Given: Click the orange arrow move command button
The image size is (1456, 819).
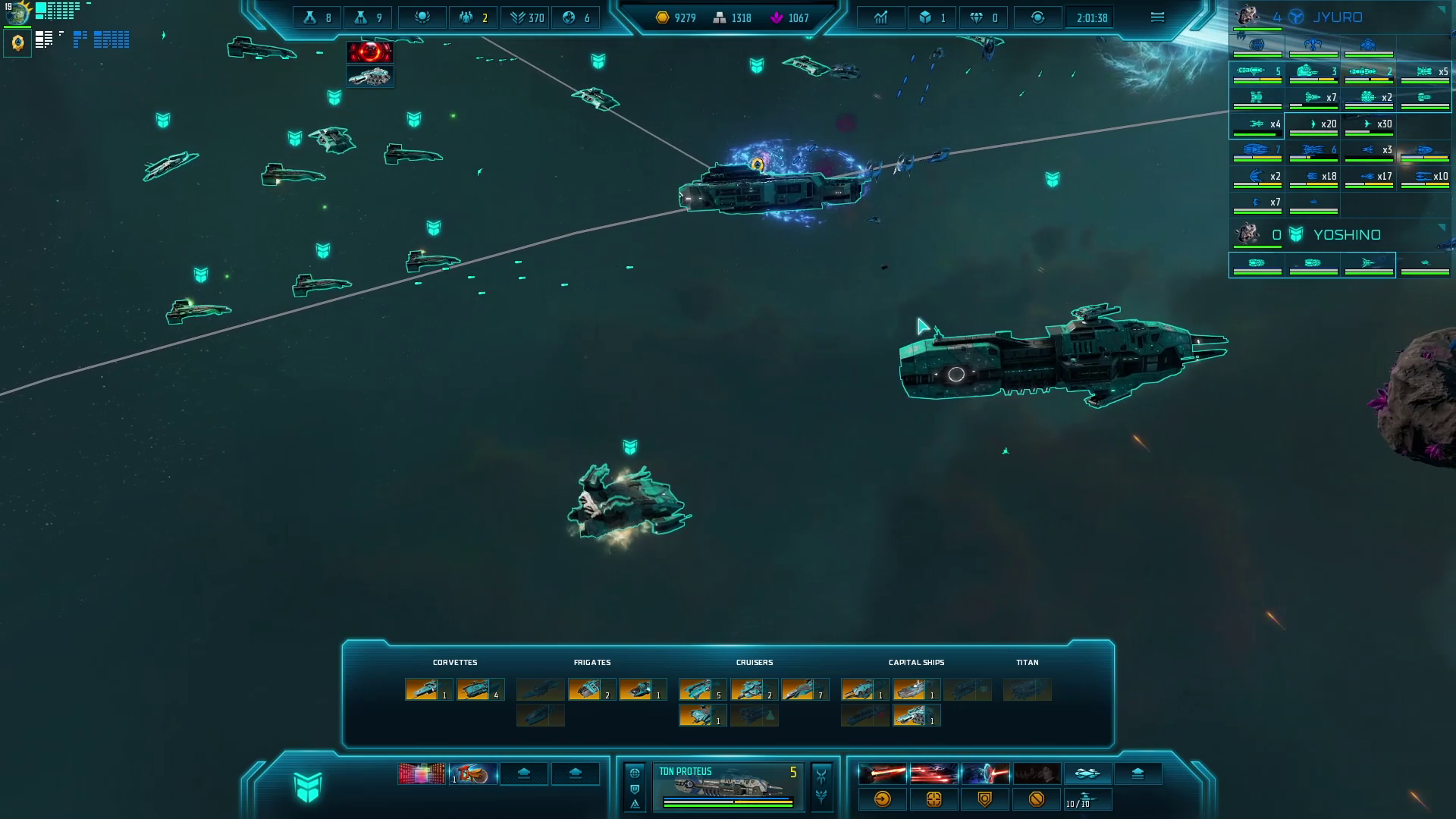Looking at the screenshot, I should tap(882, 799).
